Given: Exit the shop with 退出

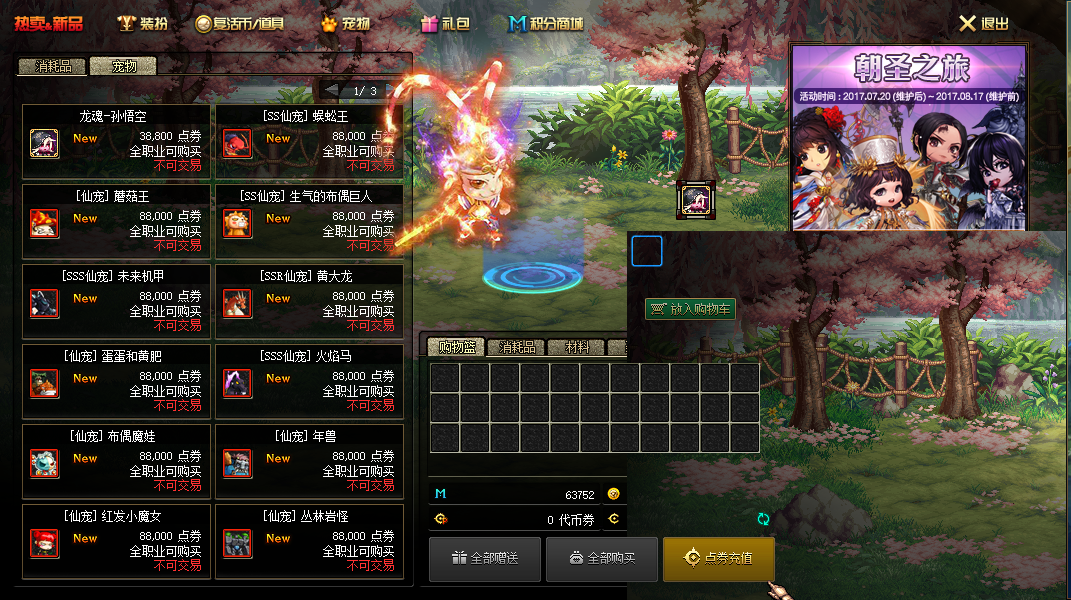Looking at the screenshot, I should pos(984,23).
